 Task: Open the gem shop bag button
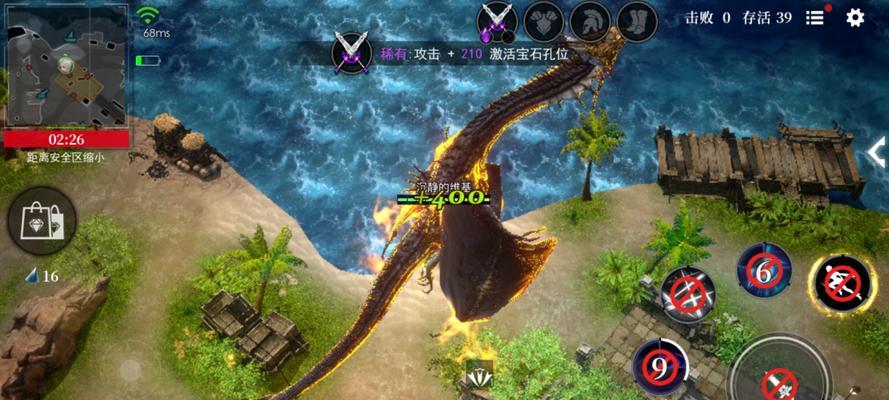(x=41, y=219)
